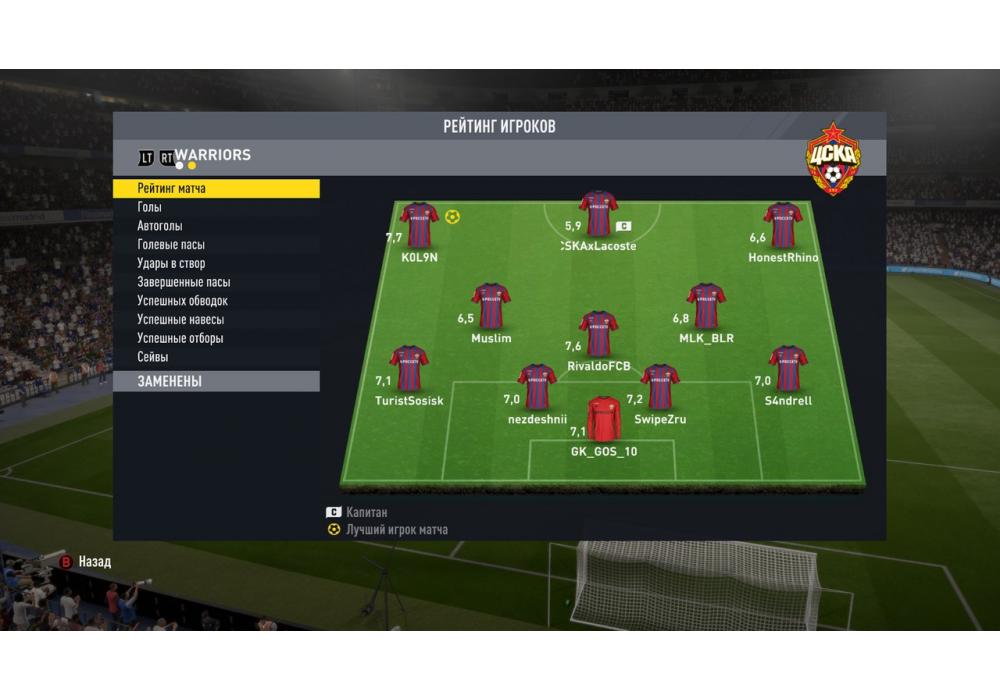Select the Рейтинг матча menu entry

click(x=216, y=188)
